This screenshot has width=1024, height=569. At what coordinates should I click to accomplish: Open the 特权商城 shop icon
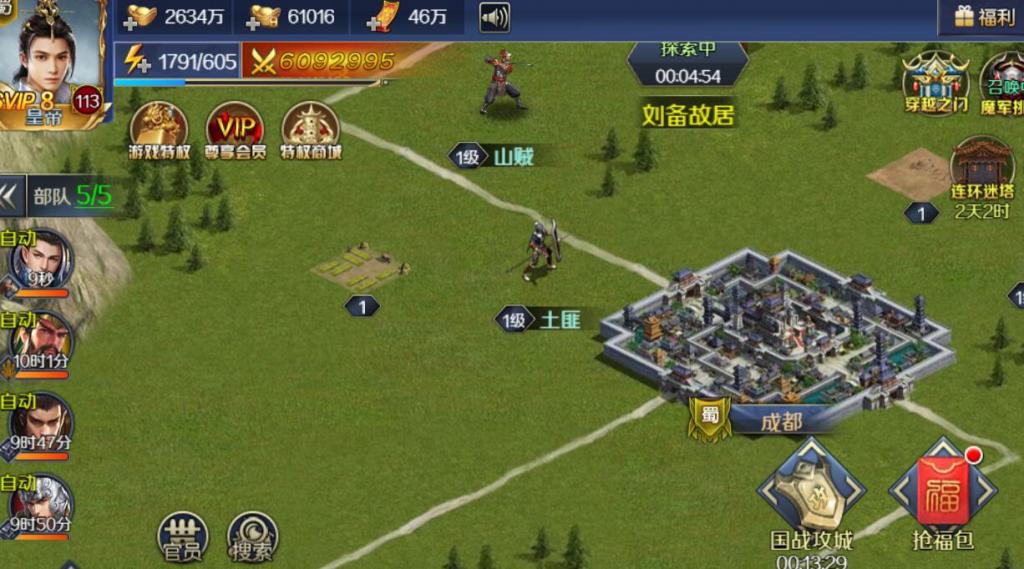pyautogui.click(x=310, y=130)
